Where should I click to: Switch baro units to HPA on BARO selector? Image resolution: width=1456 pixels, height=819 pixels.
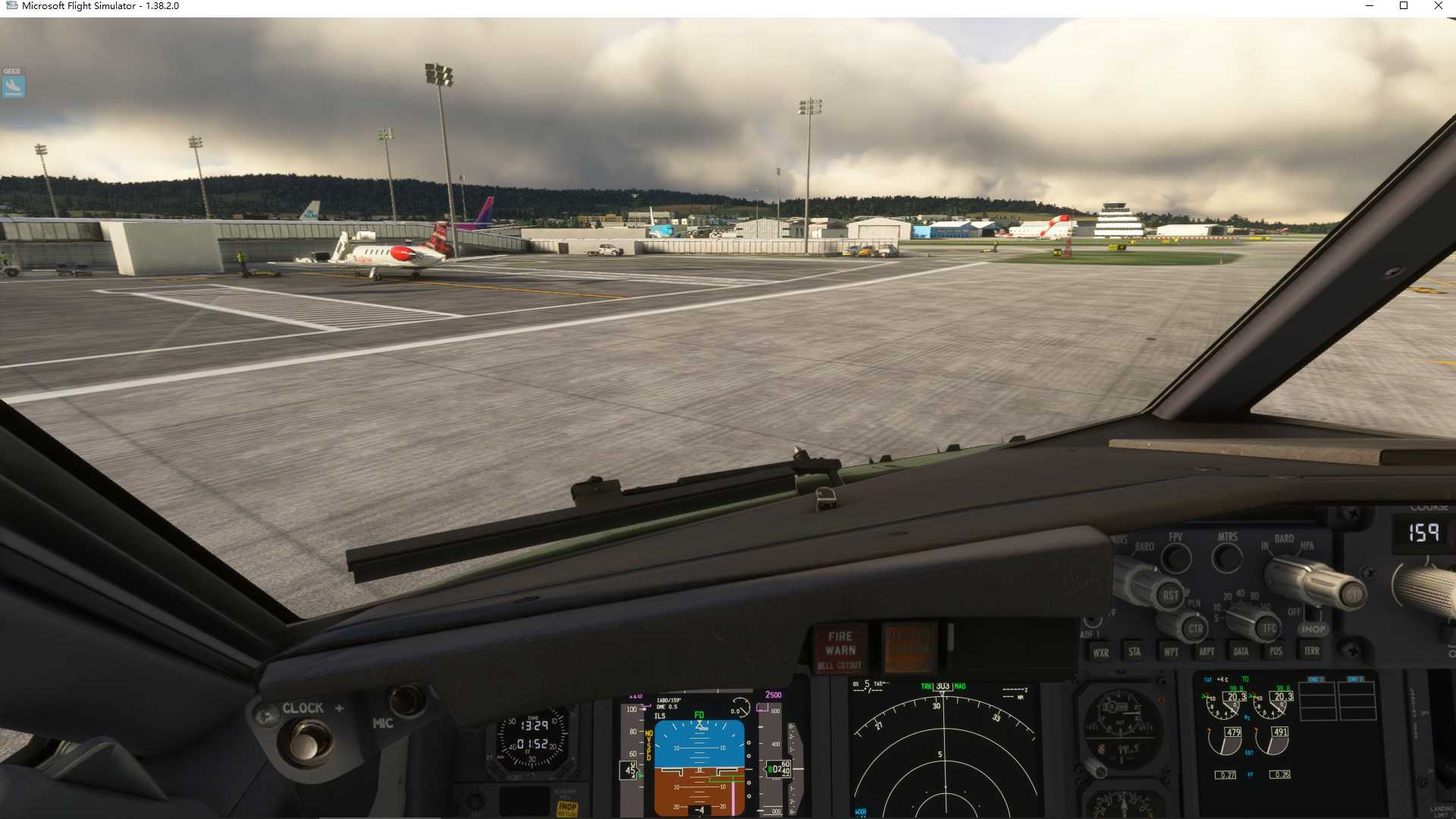click(1306, 548)
